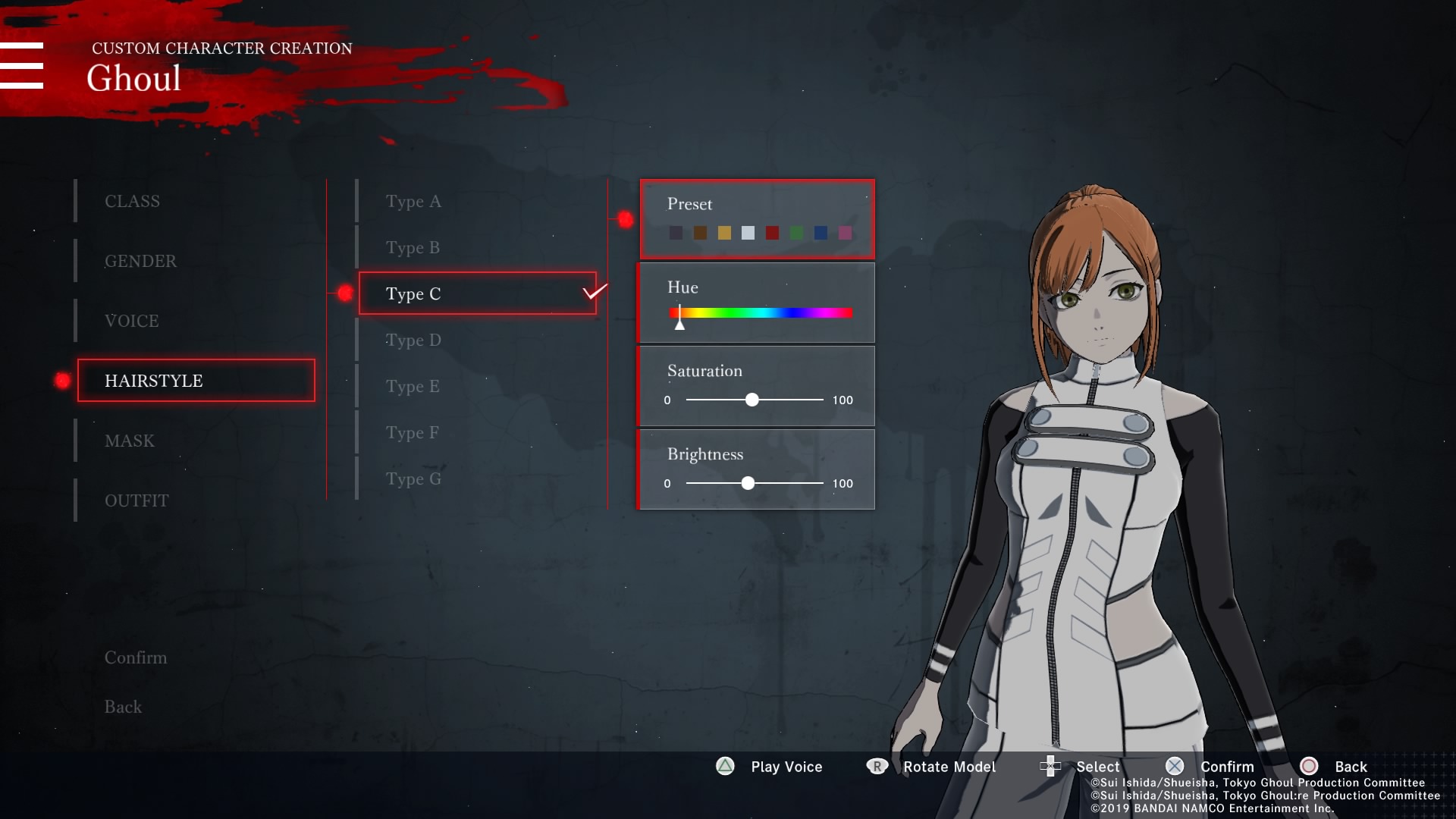Select the blue hair color preset

tap(821, 233)
